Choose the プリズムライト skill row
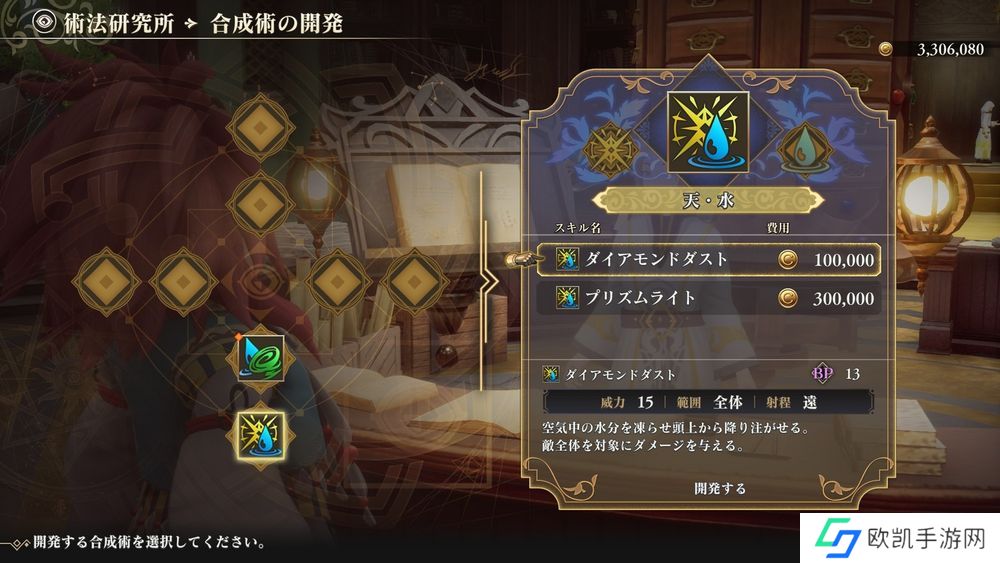1000x563 pixels. point(708,298)
